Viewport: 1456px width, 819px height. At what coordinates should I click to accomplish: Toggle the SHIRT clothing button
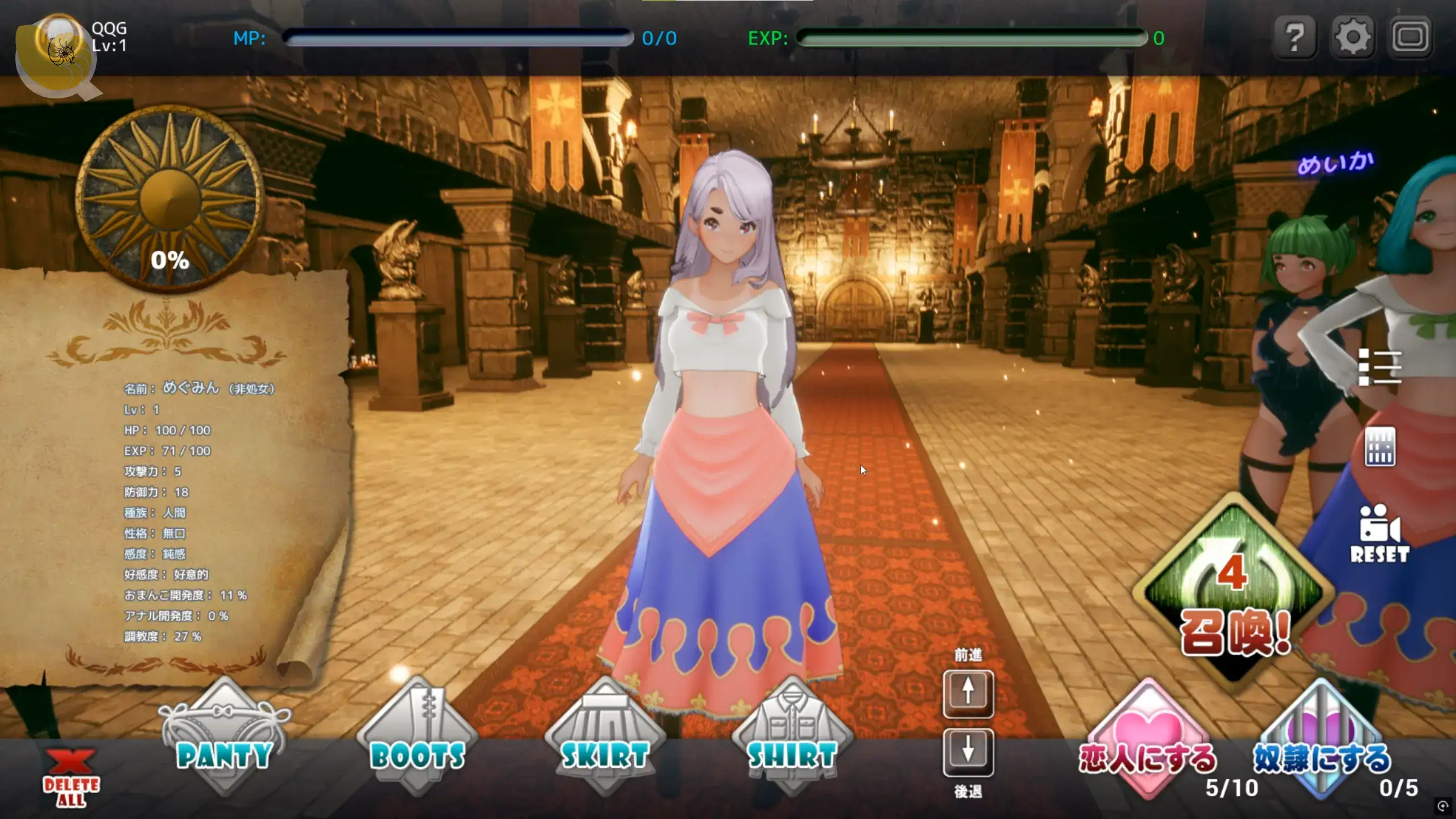[x=792, y=737]
